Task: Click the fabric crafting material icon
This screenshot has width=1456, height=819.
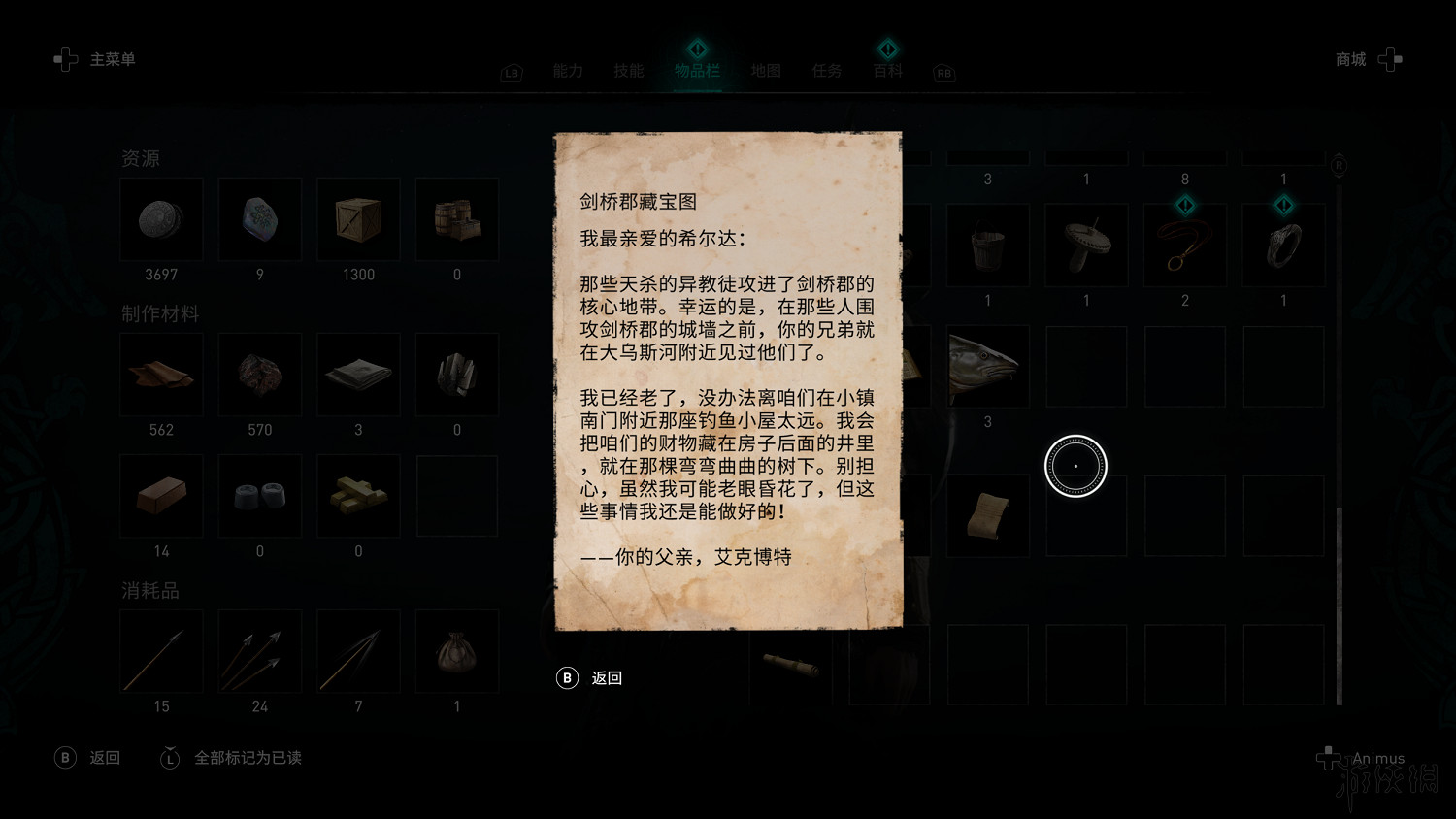Action: pos(358,375)
